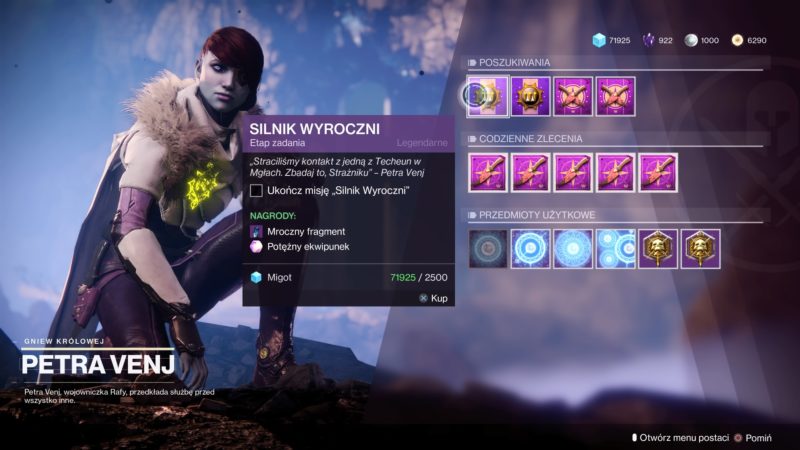
Task: Choose the dimmed dark circular consumable item
Action: (x=487, y=249)
